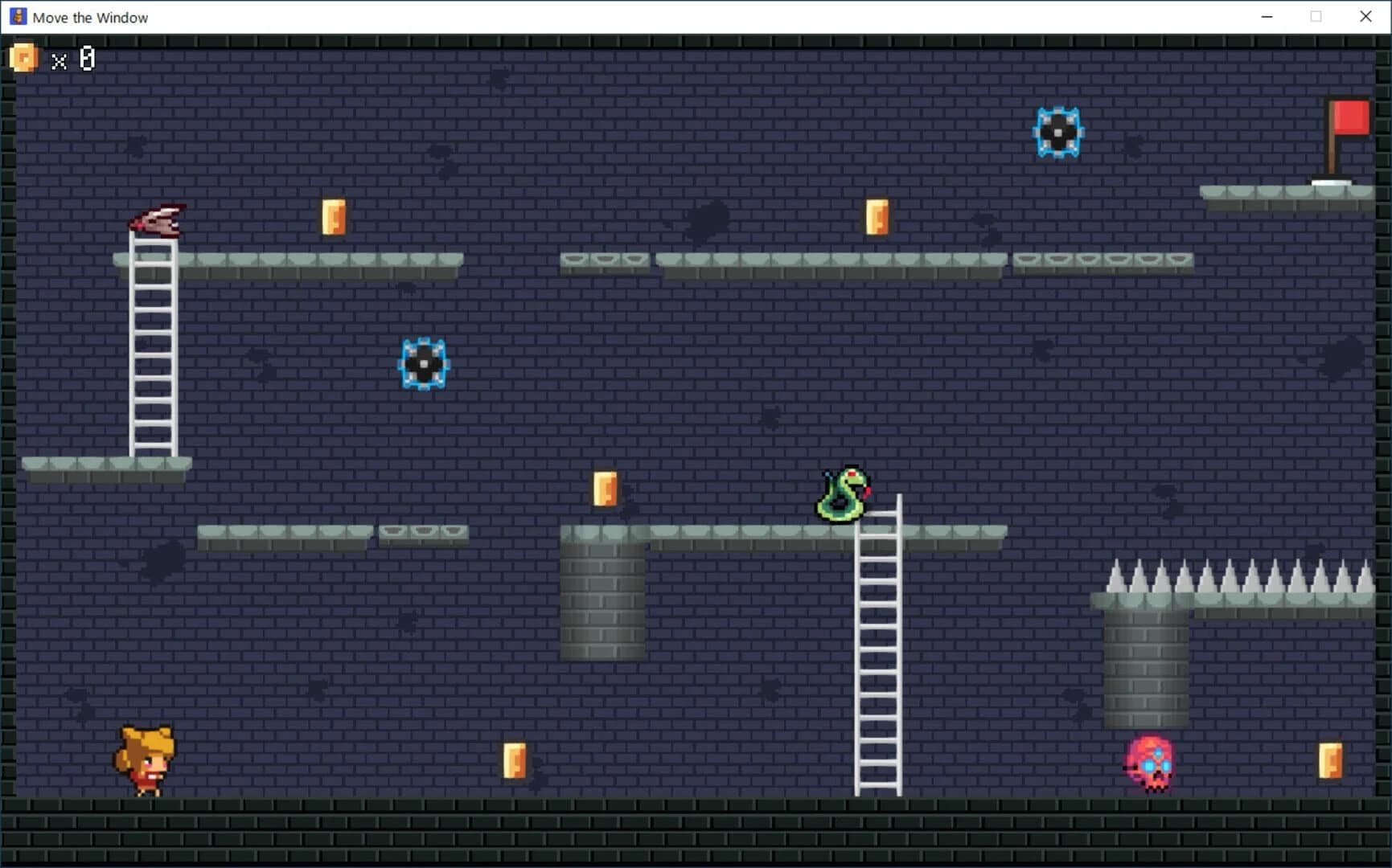Select the coin above the upper-right platform
1392x868 pixels.
[877, 216]
